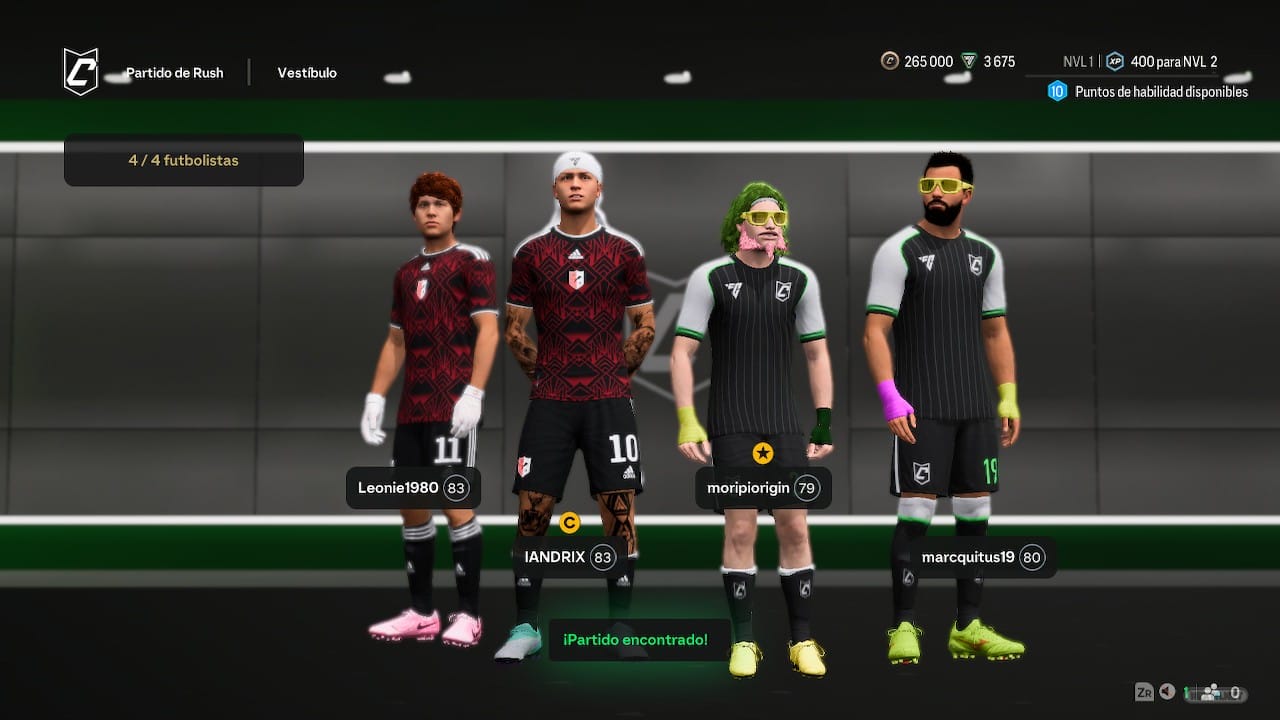Click the club shield logo
The height and width of the screenshot is (720, 1280).
click(81, 72)
